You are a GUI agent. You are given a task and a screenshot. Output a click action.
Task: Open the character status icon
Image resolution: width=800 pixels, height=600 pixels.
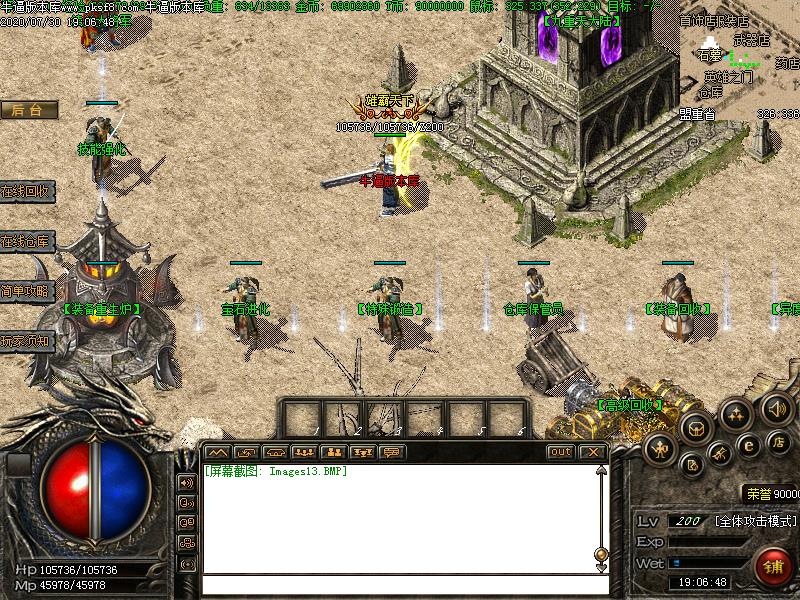tap(659, 449)
